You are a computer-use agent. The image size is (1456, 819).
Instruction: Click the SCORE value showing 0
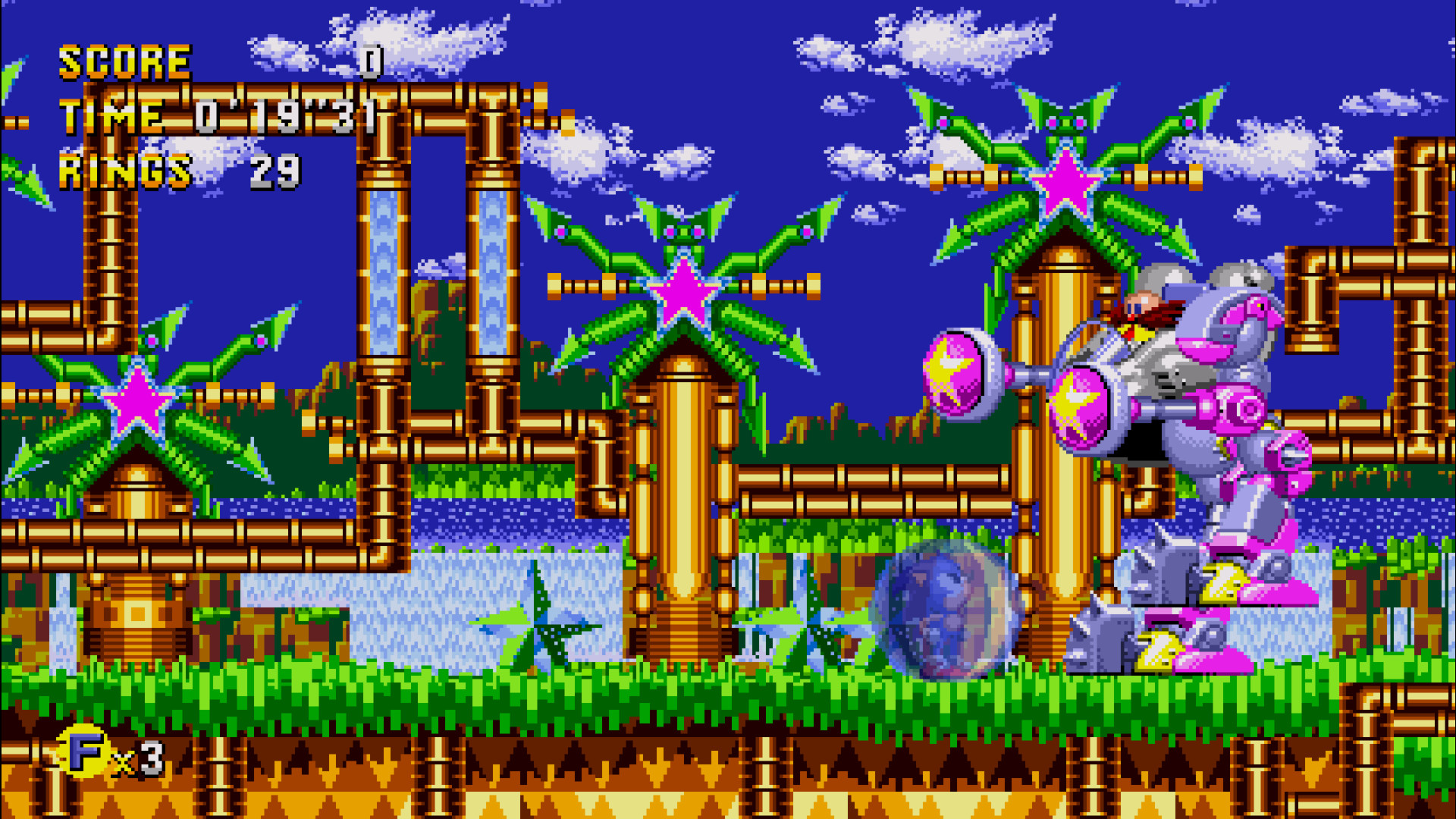[372, 62]
